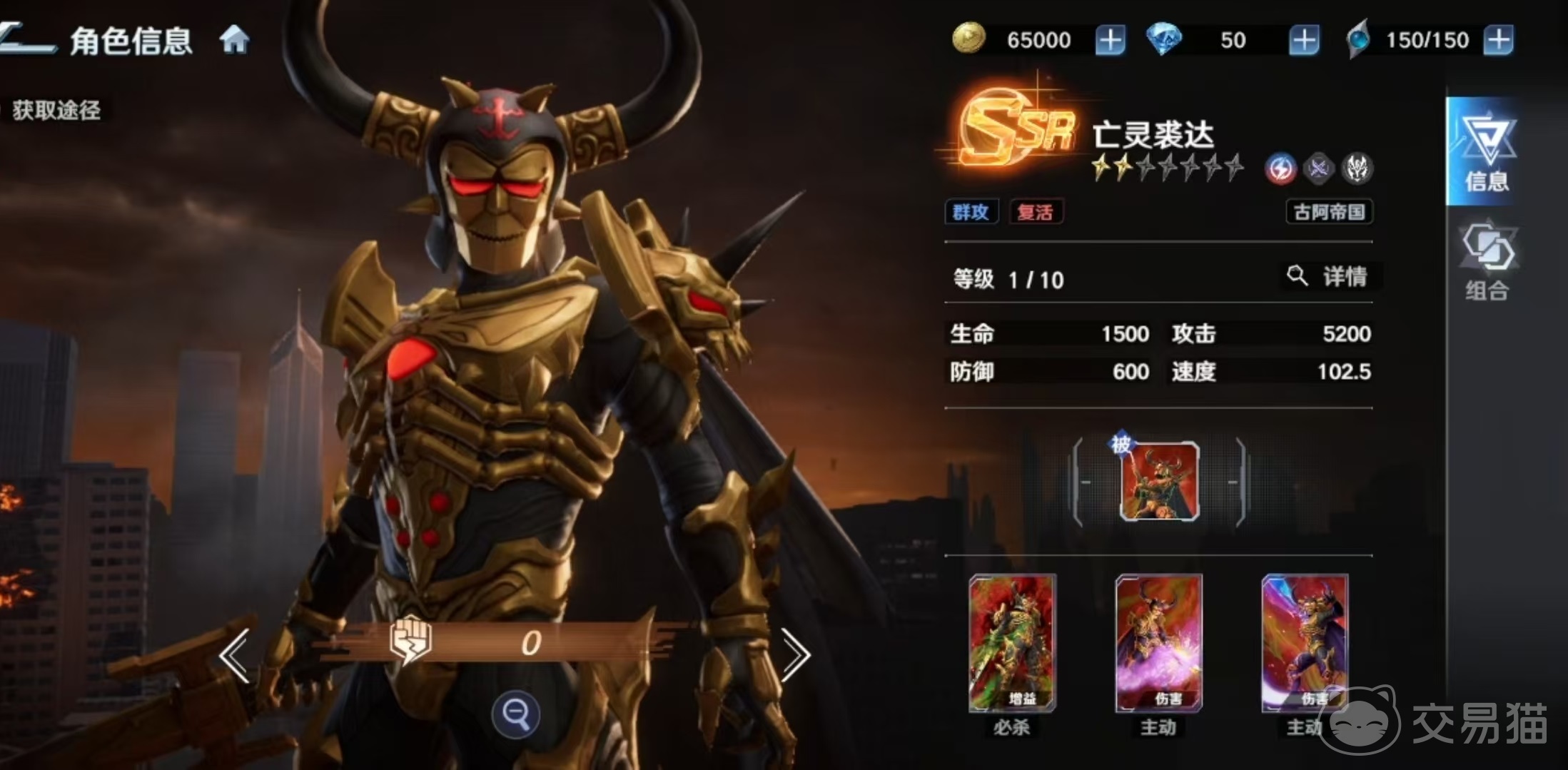1568x770 pixels.
Task: View the passive skill card
Action: click(x=1159, y=482)
